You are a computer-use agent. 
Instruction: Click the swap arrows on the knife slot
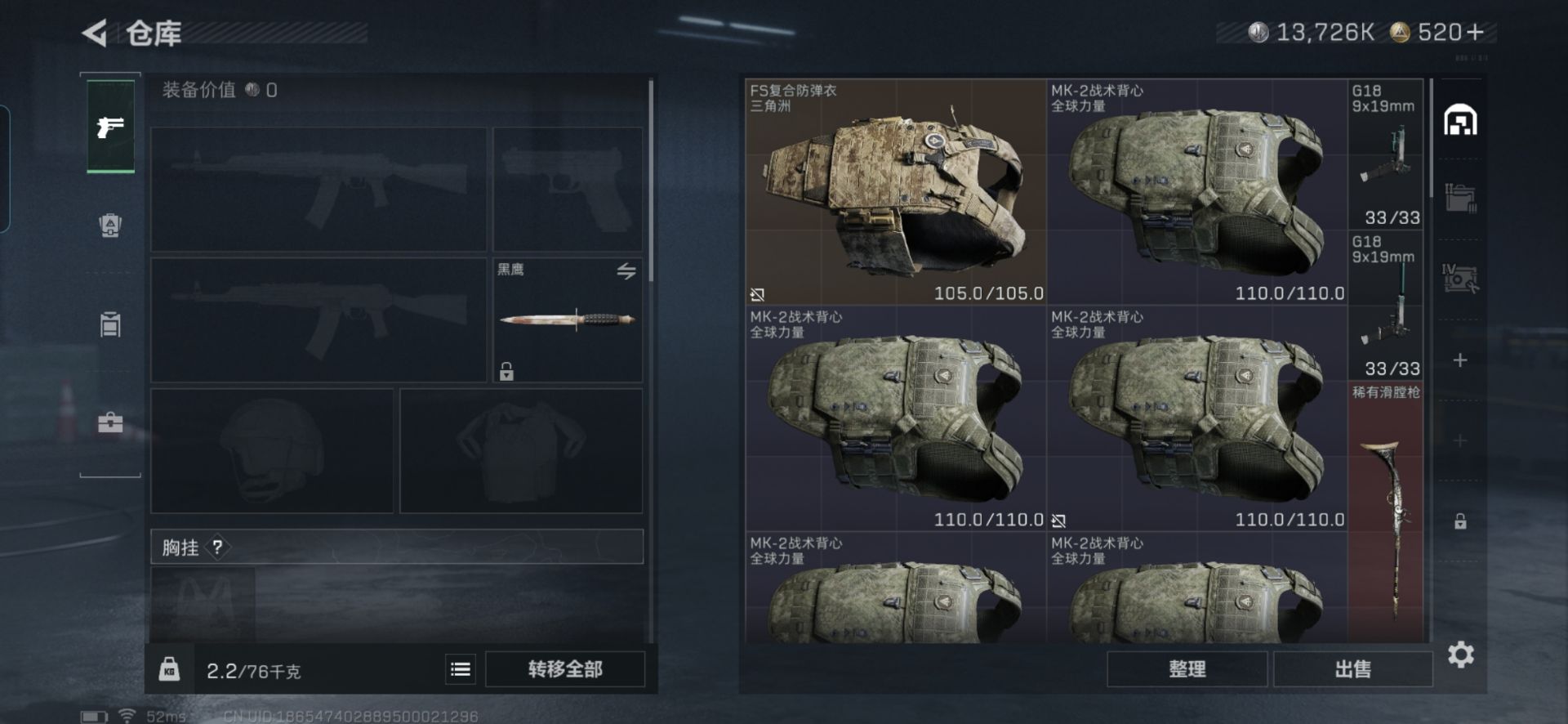click(626, 271)
